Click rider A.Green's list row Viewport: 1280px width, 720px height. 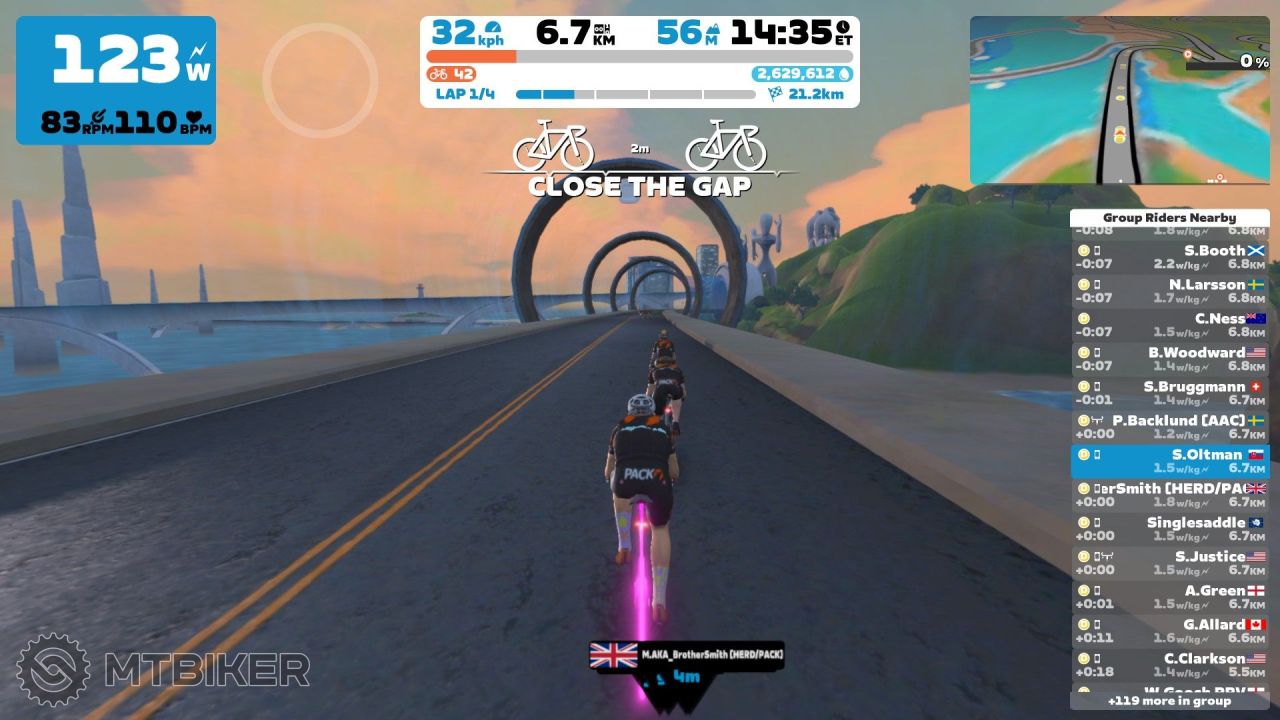pyautogui.click(x=1169, y=597)
